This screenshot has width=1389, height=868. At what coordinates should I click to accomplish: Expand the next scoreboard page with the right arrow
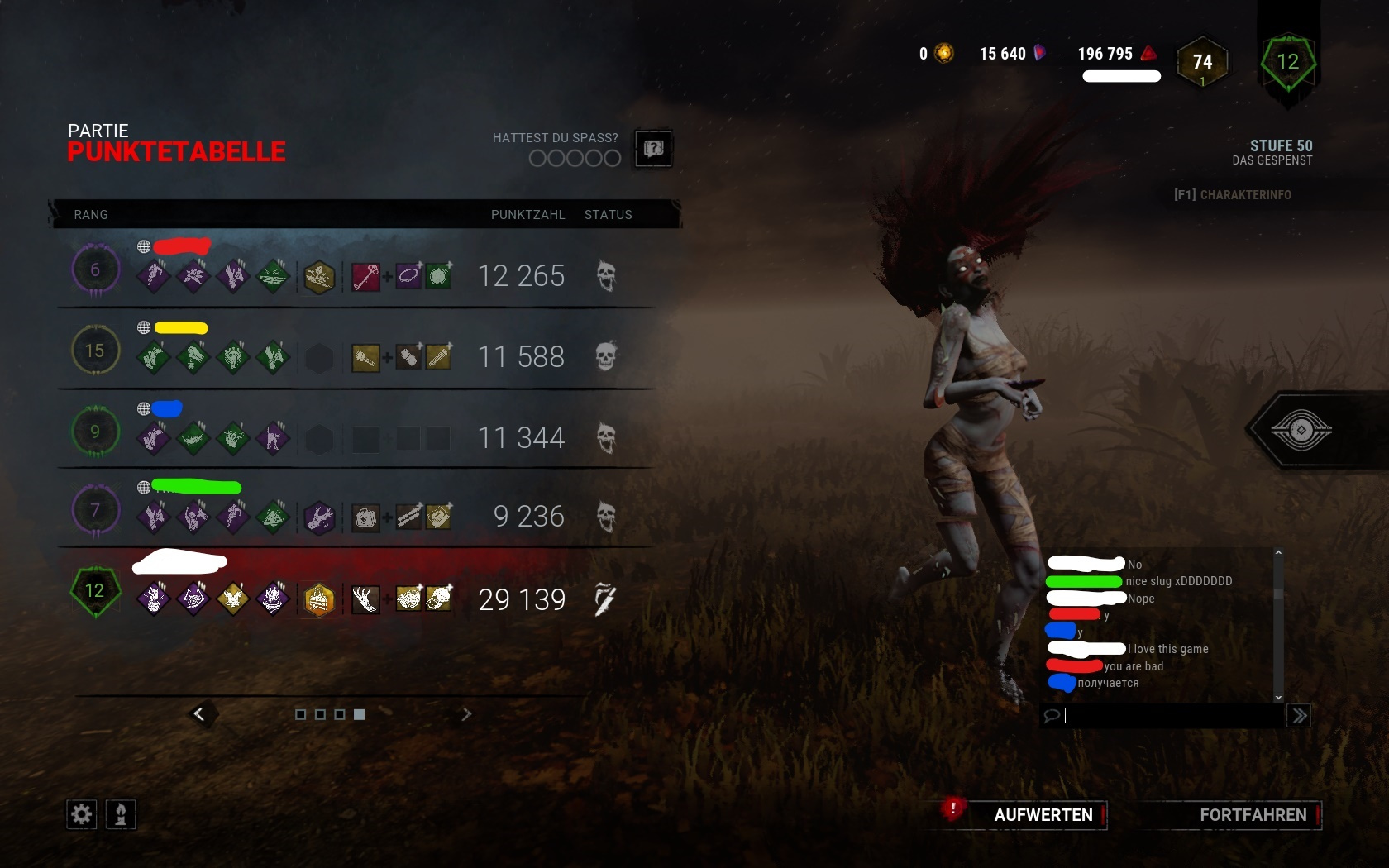[x=467, y=714]
